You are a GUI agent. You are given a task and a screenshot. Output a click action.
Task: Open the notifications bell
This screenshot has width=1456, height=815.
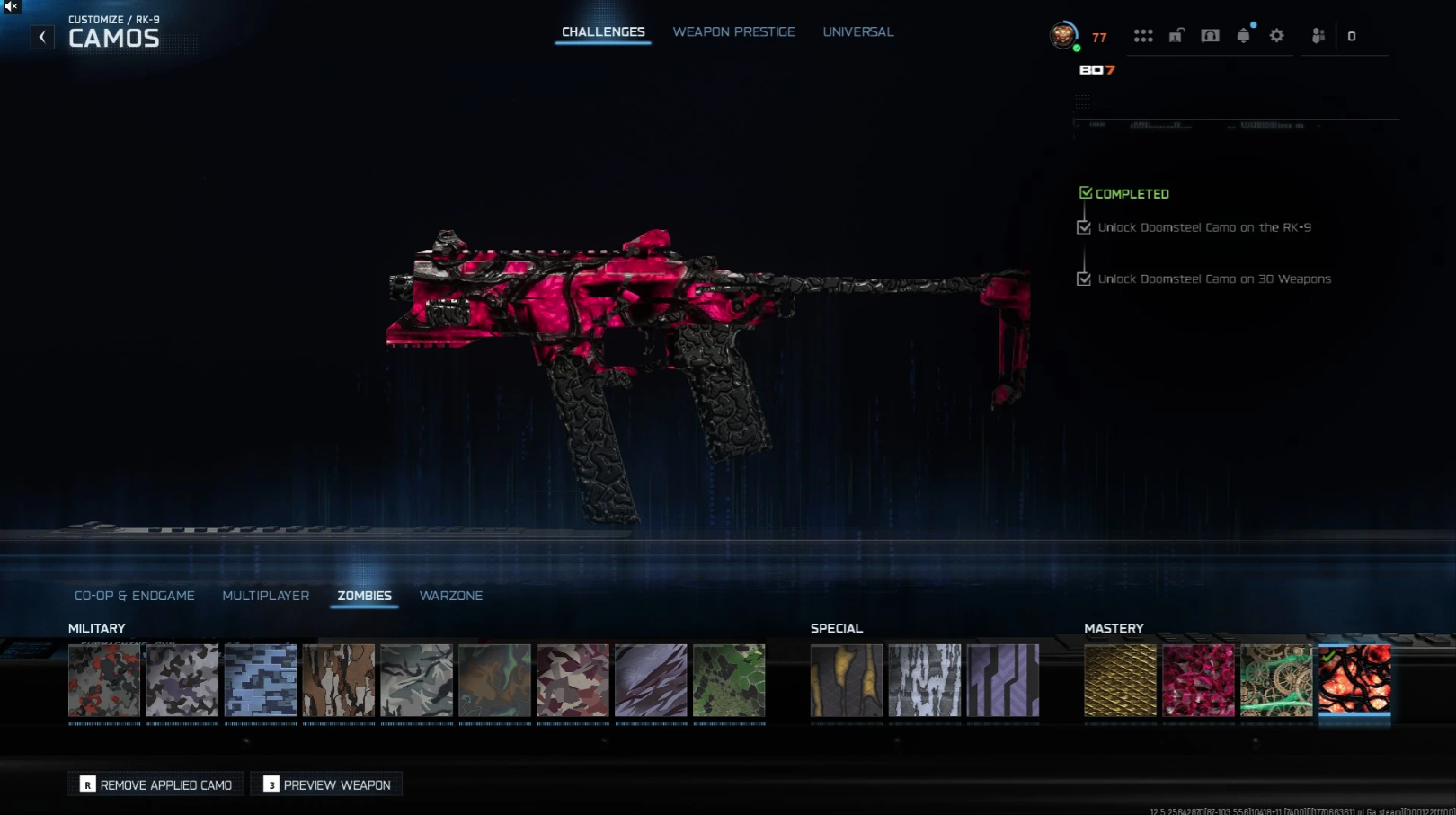tap(1243, 36)
